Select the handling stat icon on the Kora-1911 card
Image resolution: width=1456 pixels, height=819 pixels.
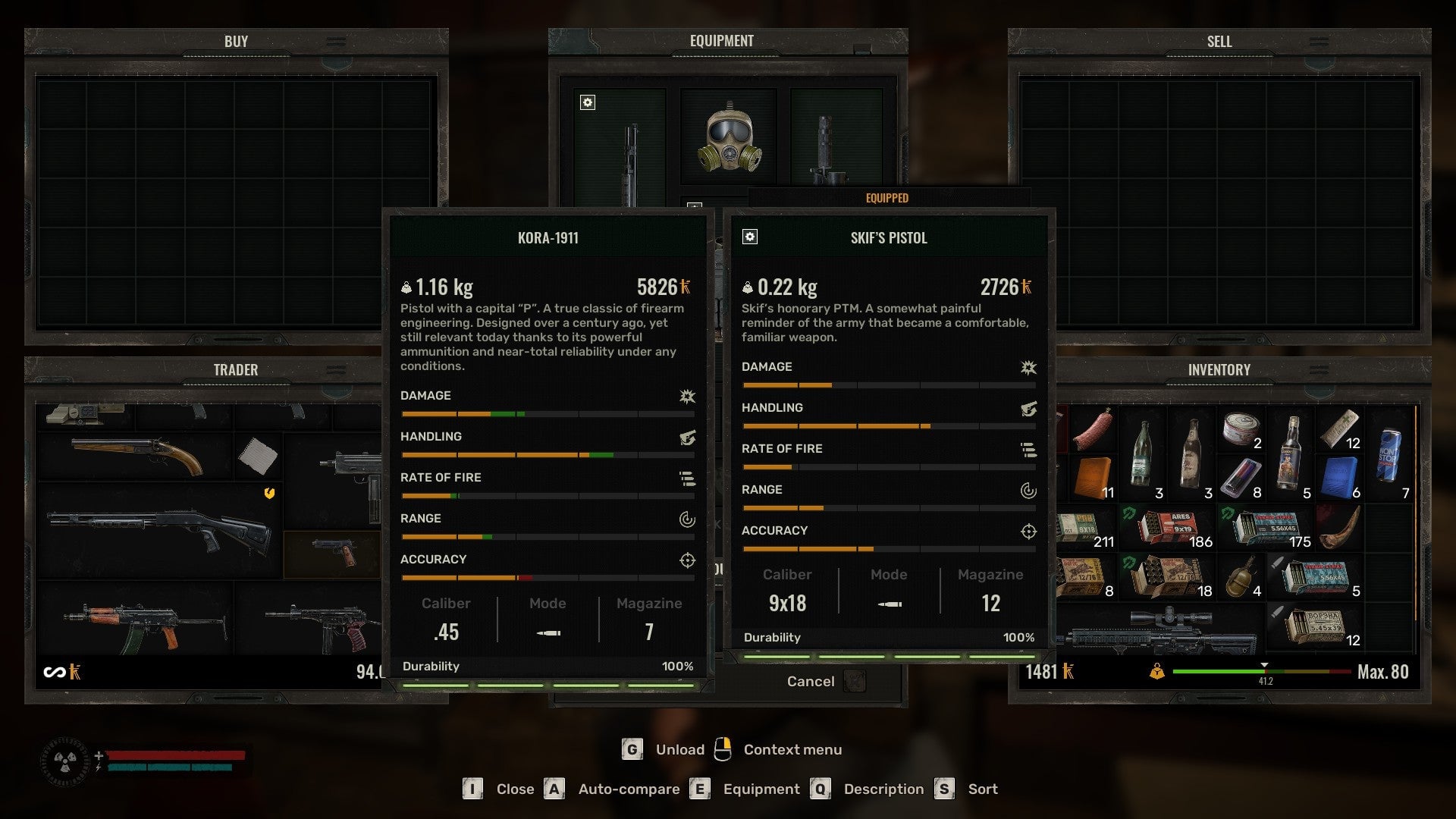(686, 438)
